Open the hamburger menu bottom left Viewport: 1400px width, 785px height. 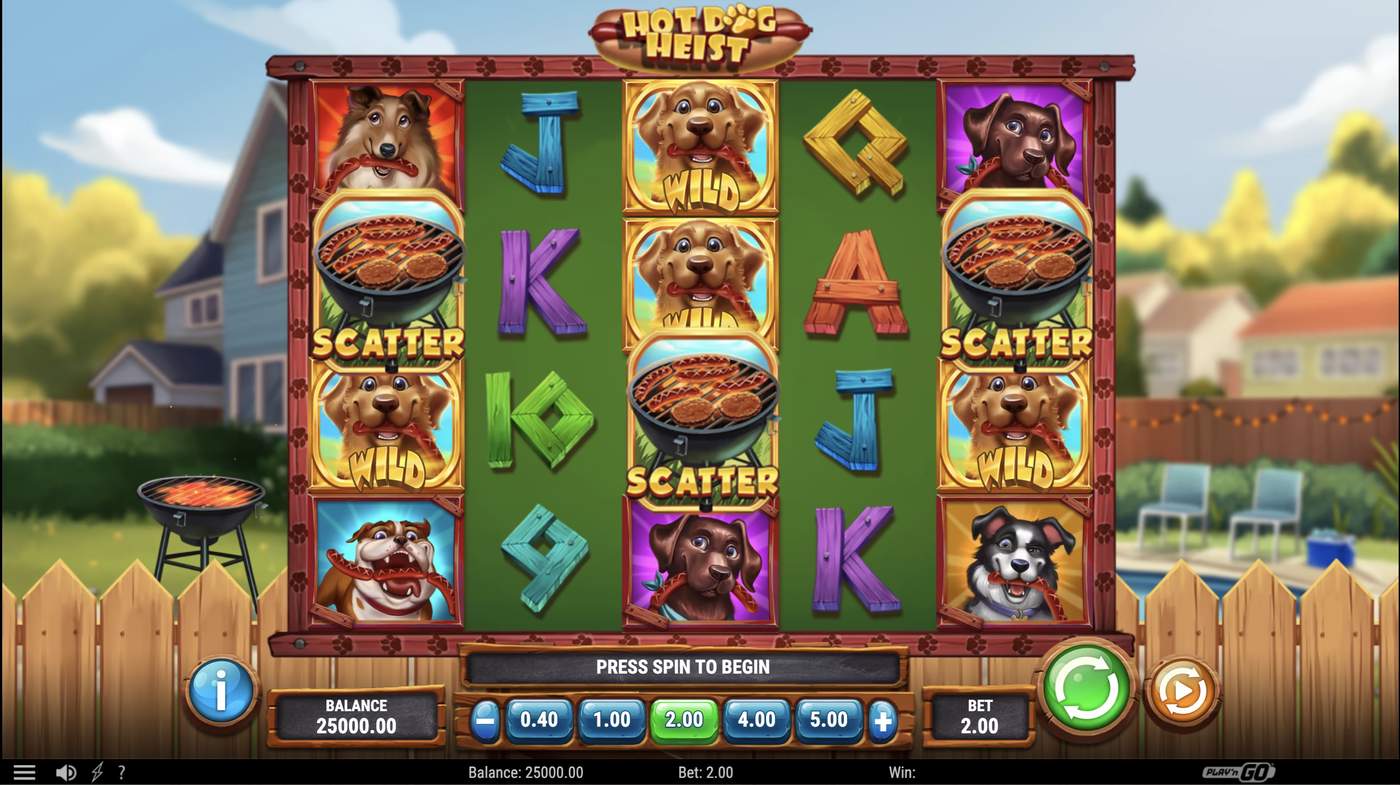pyautogui.click(x=25, y=771)
